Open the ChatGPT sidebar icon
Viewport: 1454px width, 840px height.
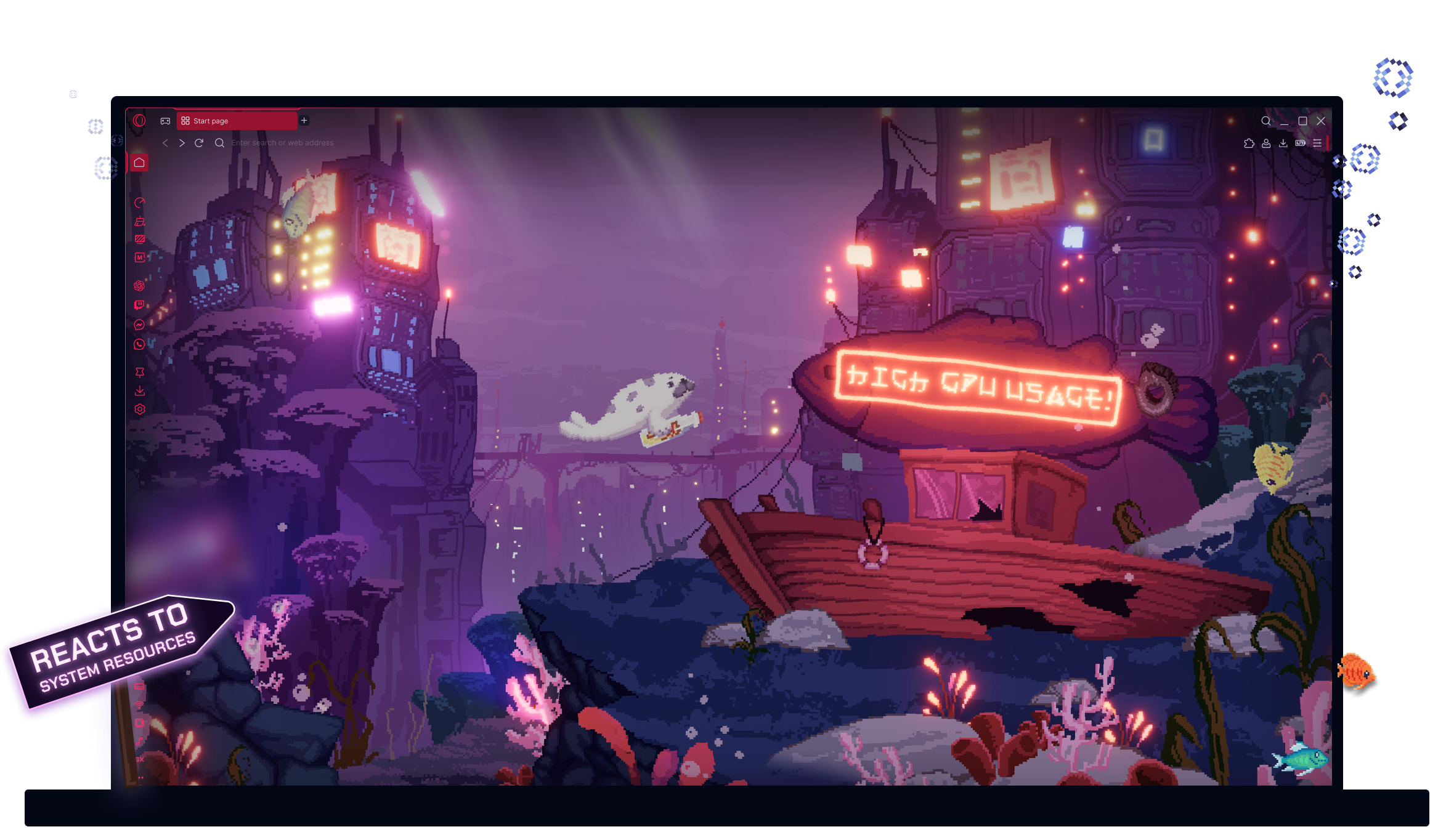pyautogui.click(x=140, y=285)
